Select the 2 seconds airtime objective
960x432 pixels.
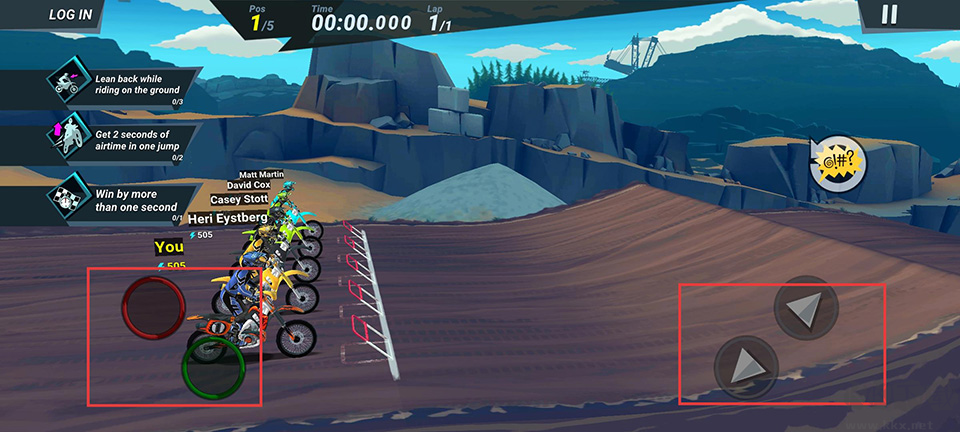[122, 140]
